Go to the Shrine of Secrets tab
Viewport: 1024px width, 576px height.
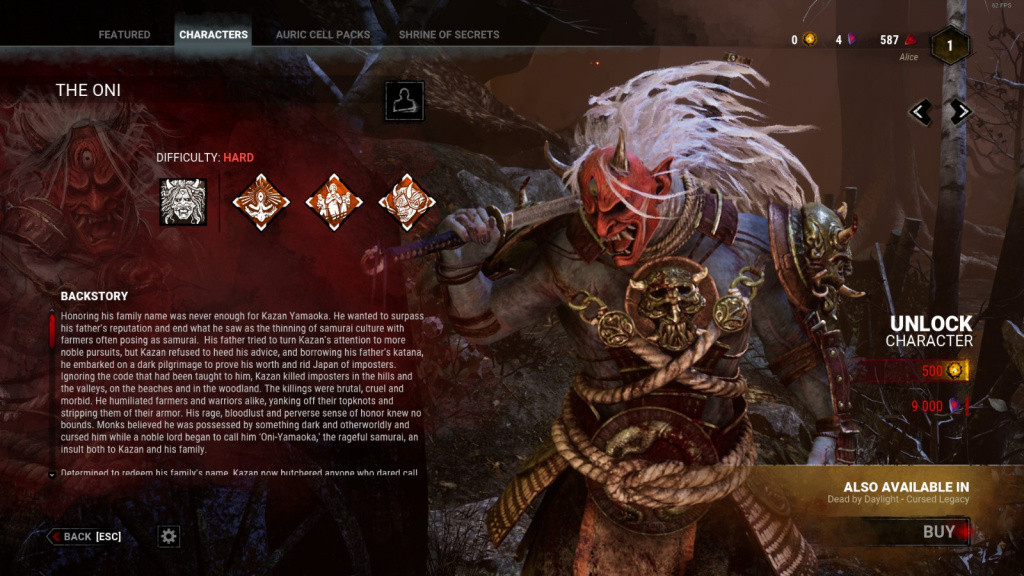(x=449, y=35)
